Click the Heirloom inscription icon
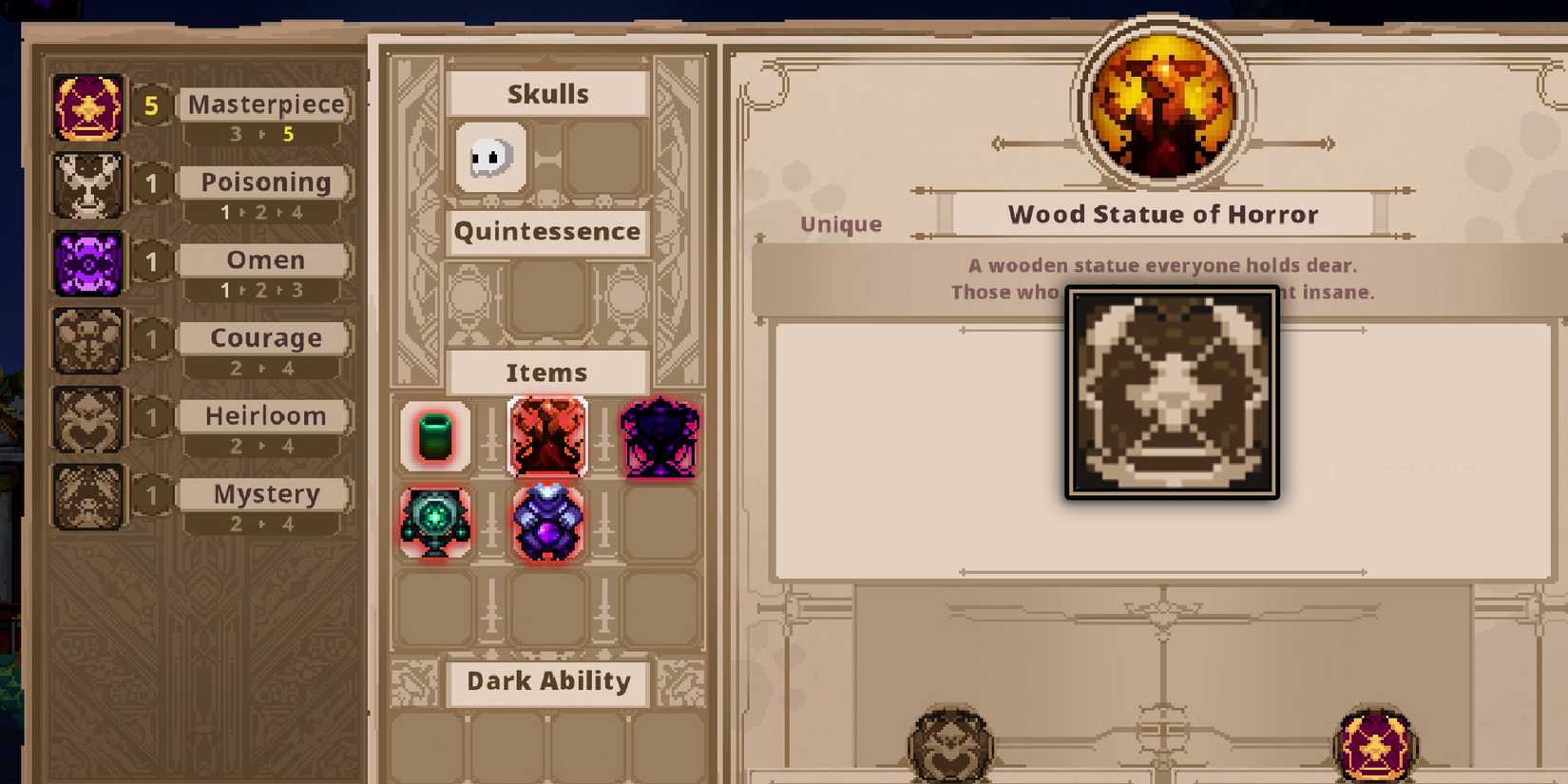The width and height of the screenshot is (1568, 784). point(86,417)
